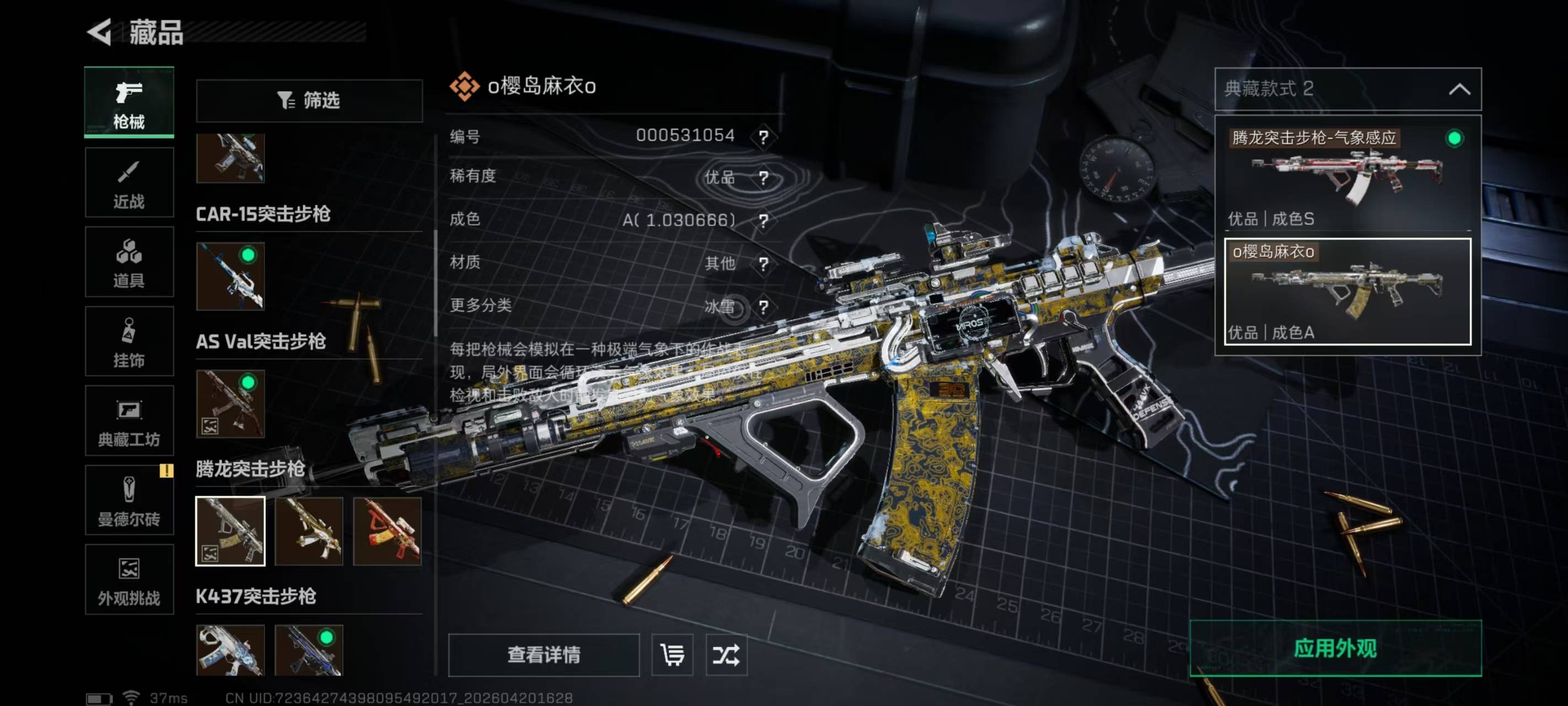Image resolution: width=1568 pixels, height=706 pixels.
Task: Switch to the 枪械 firearms tab
Action: pyautogui.click(x=129, y=103)
